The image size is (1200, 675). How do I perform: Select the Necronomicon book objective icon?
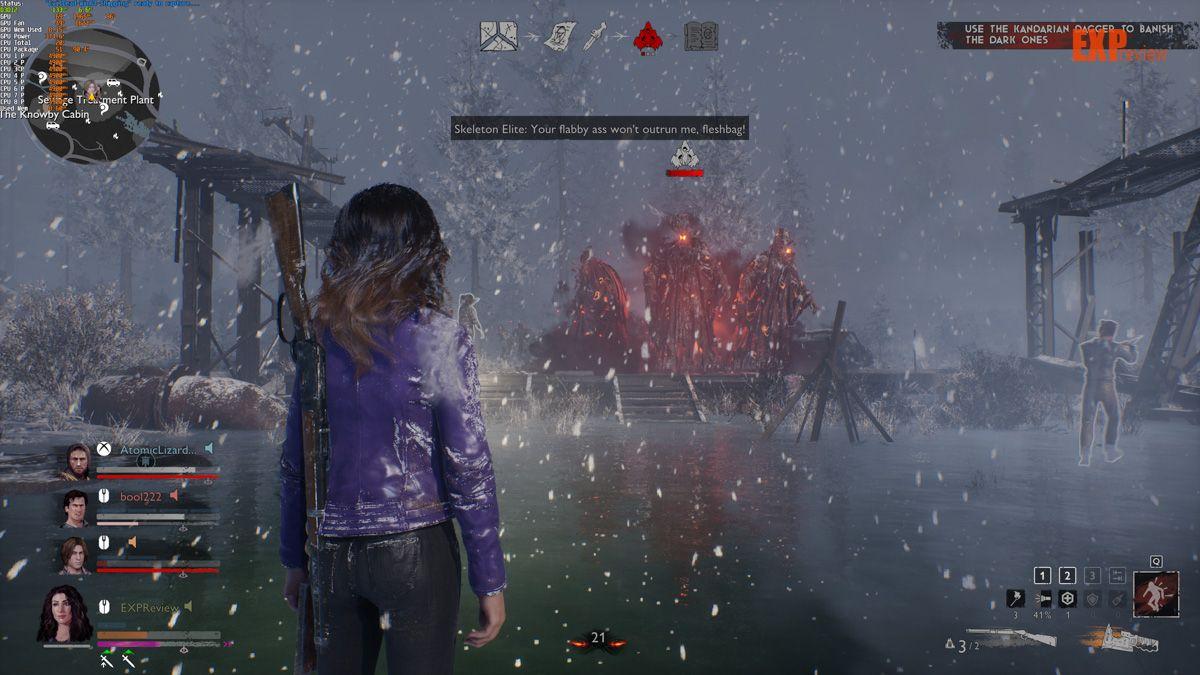701,37
